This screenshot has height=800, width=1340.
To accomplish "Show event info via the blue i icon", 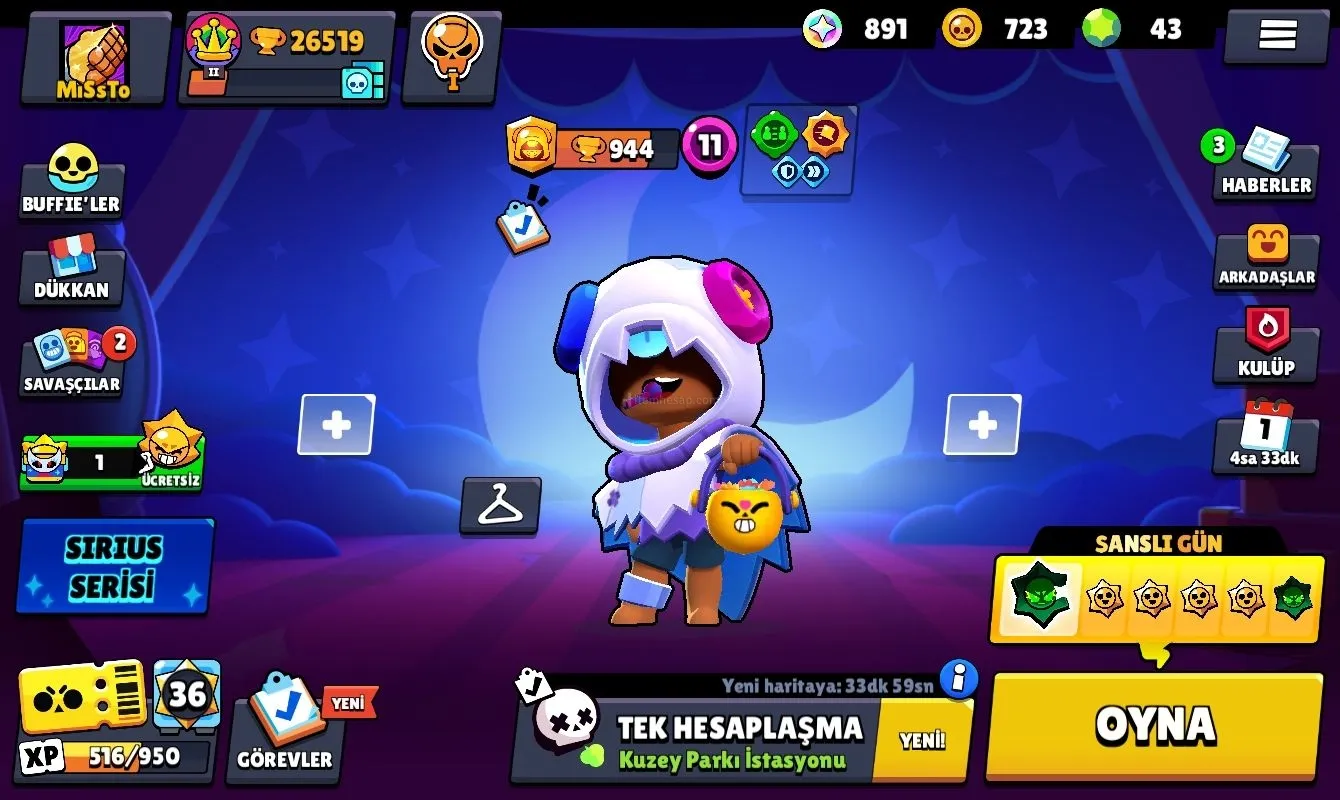I will pos(959,680).
